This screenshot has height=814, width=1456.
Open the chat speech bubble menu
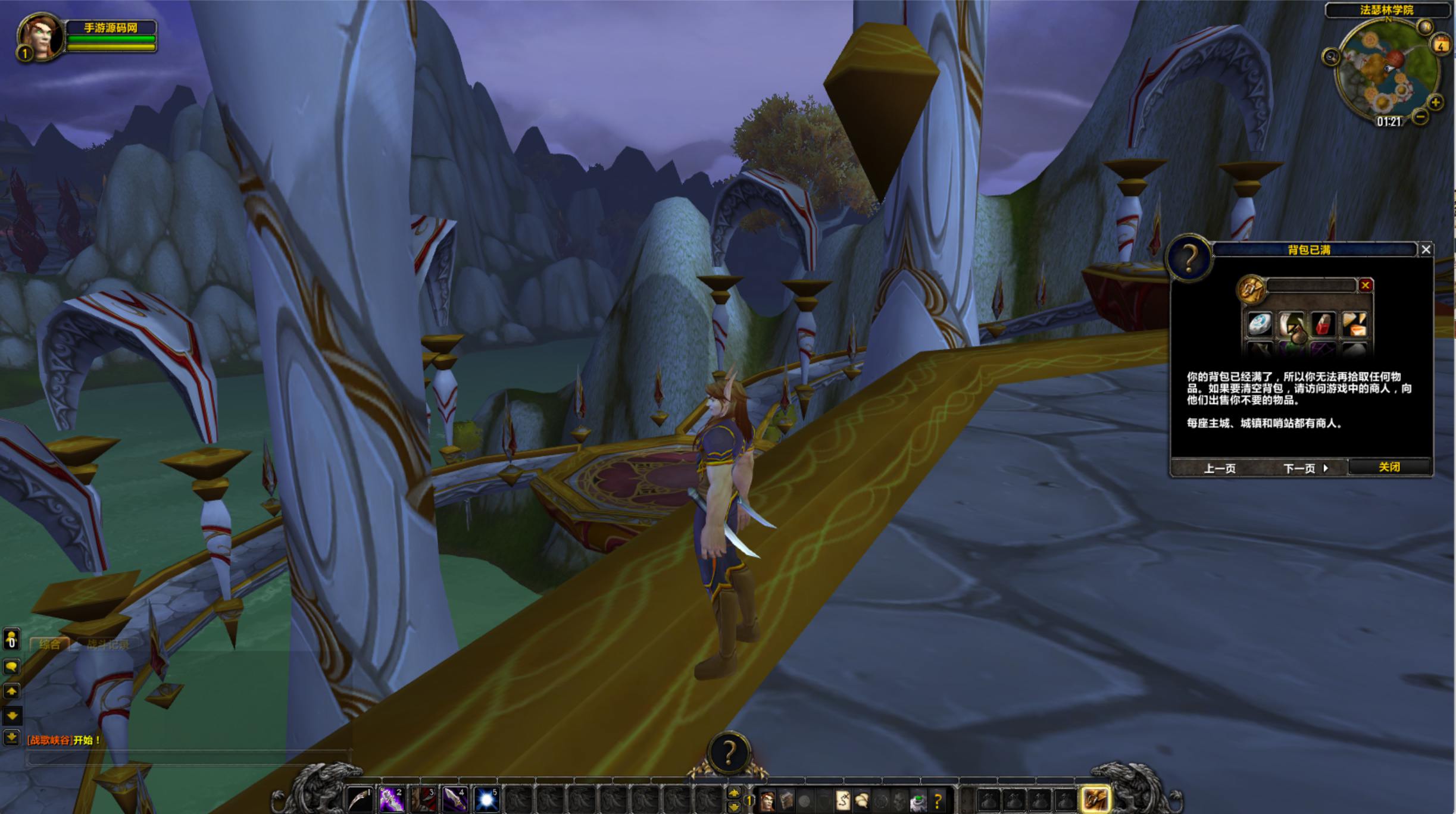(x=11, y=666)
